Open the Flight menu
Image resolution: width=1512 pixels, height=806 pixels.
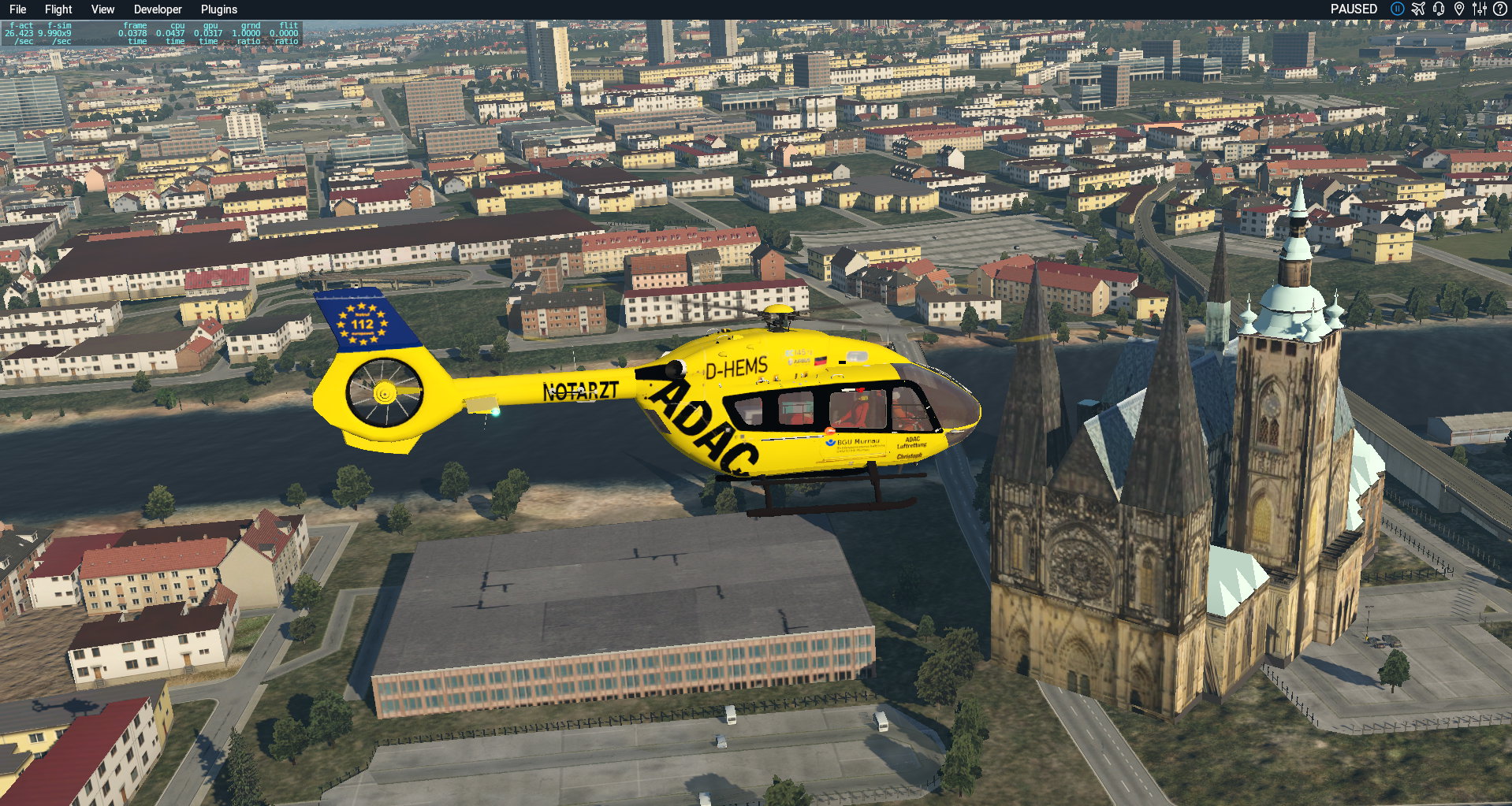[x=58, y=9]
